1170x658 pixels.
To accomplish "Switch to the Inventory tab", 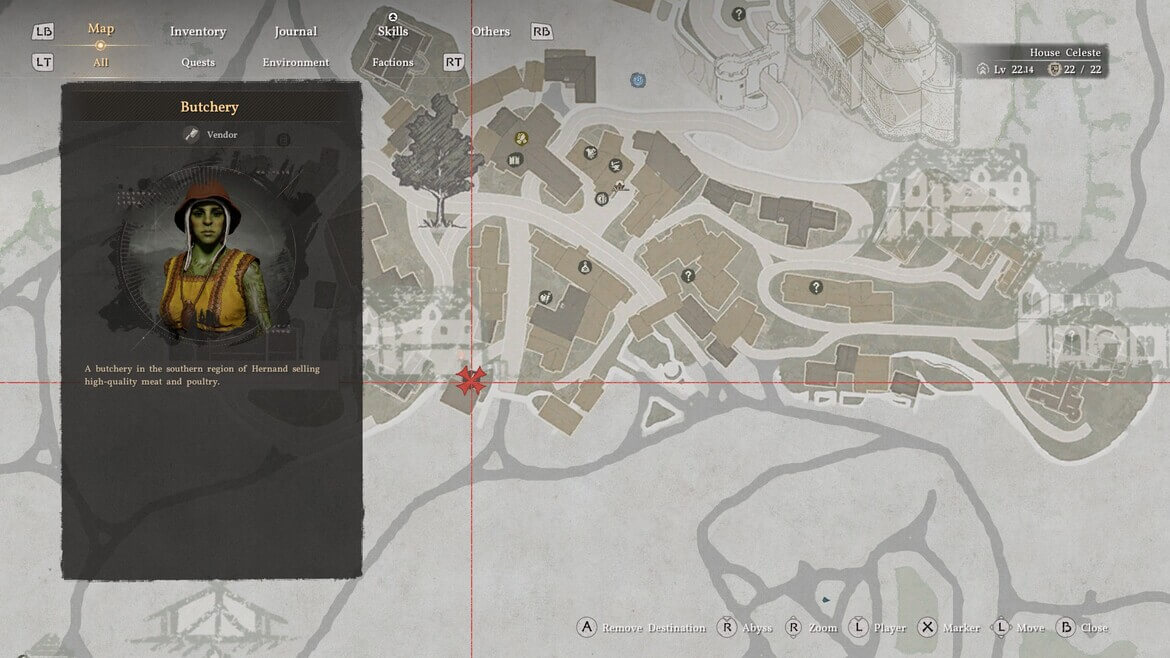I will pos(198,32).
